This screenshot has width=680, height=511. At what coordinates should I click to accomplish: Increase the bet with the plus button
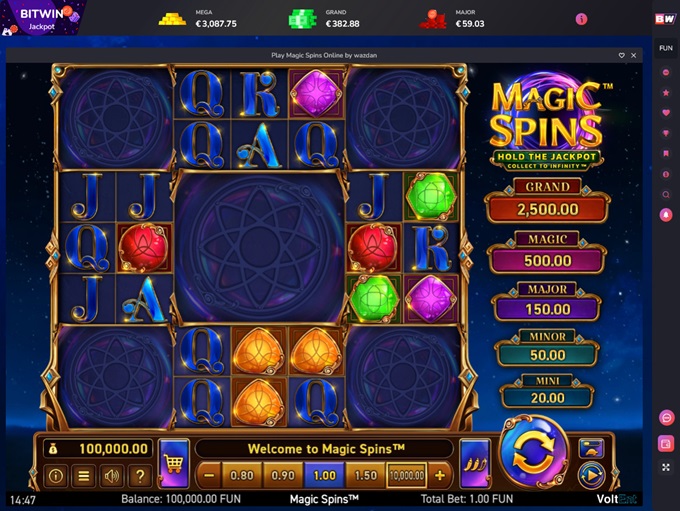[x=440, y=476]
